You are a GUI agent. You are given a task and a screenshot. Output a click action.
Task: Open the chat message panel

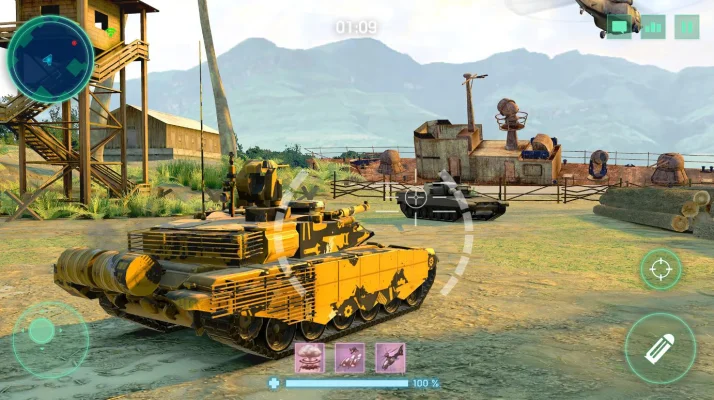619,27
